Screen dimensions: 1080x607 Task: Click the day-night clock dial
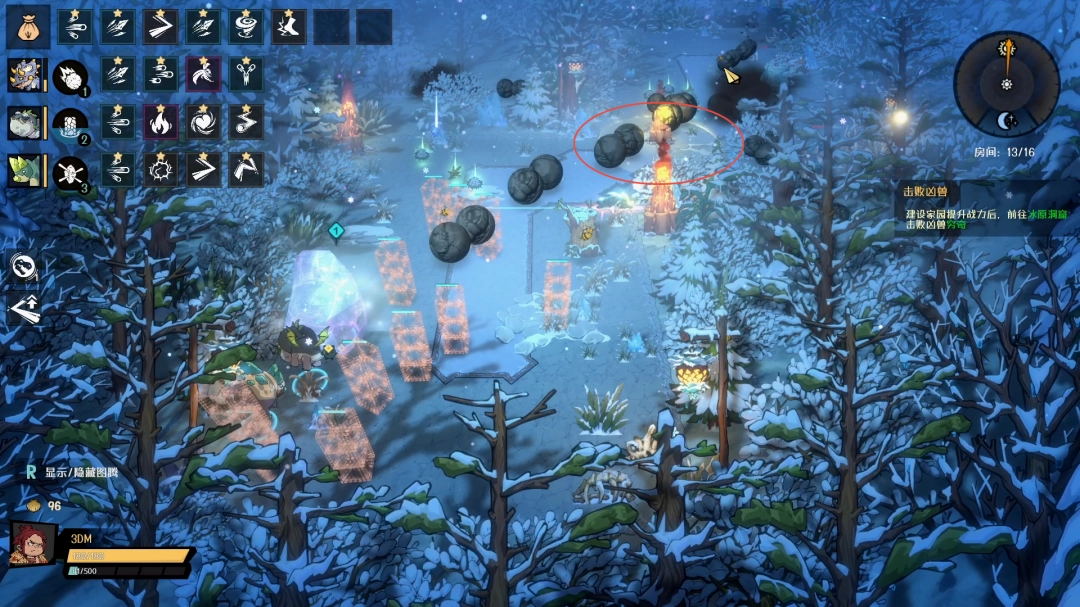[1006, 84]
